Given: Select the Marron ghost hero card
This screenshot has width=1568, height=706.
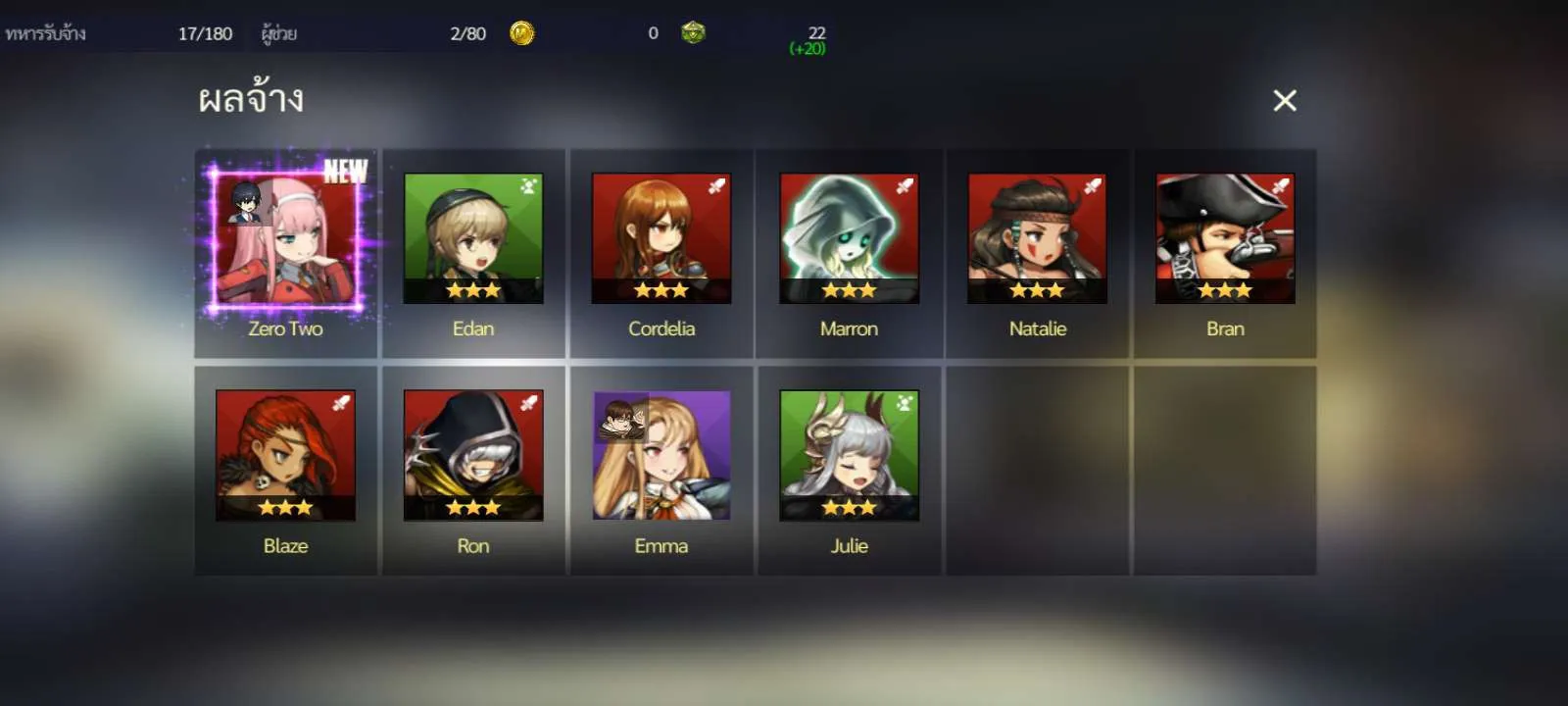Looking at the screenshot, I should 849,239.
